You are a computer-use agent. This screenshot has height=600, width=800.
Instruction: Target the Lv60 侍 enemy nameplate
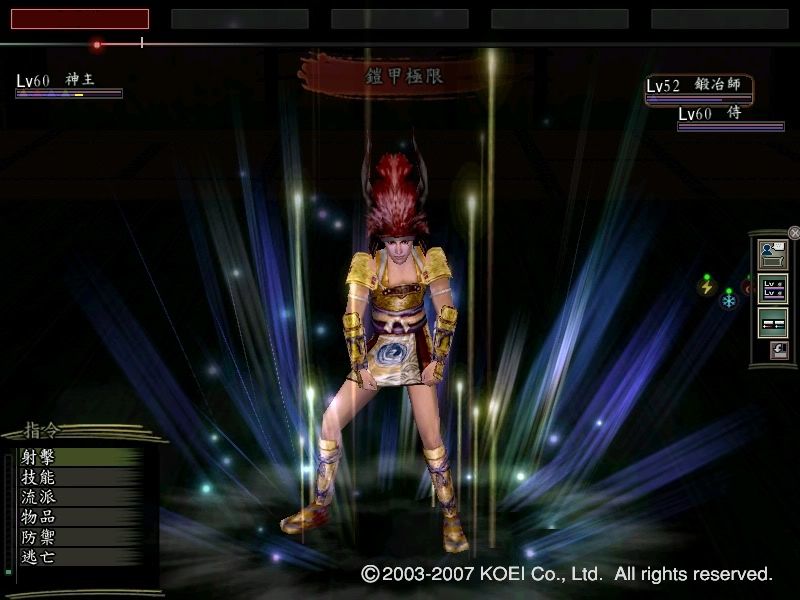(x=730, y=115)
